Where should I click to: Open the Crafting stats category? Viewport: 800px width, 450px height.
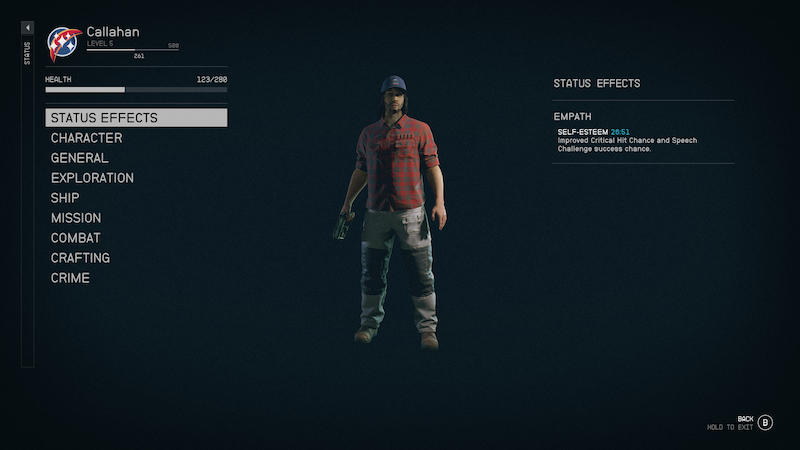coord(80,258)
